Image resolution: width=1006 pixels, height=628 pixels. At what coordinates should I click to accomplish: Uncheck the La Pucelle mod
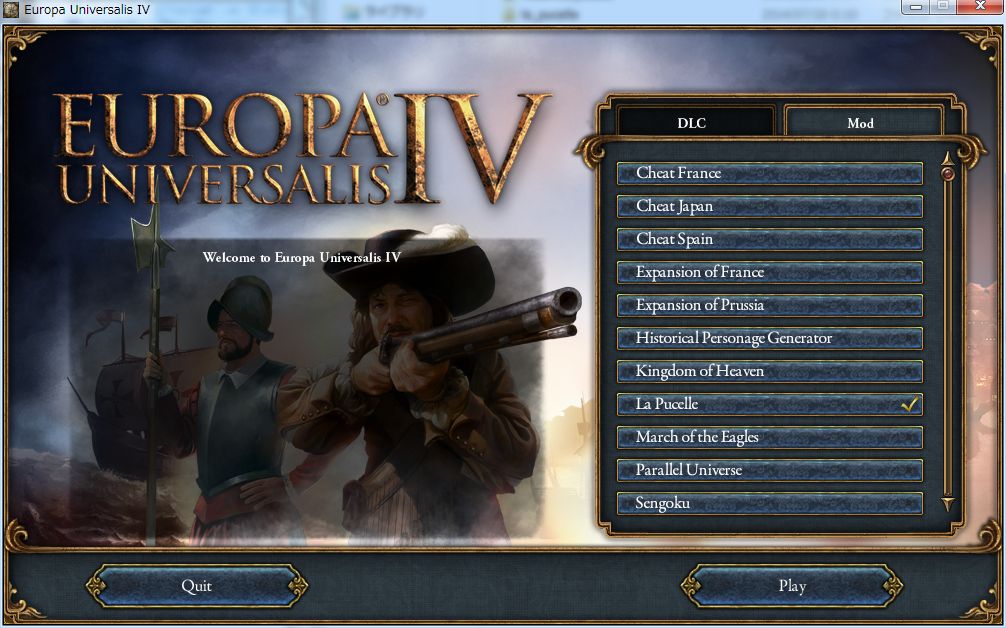coord(769,404)
